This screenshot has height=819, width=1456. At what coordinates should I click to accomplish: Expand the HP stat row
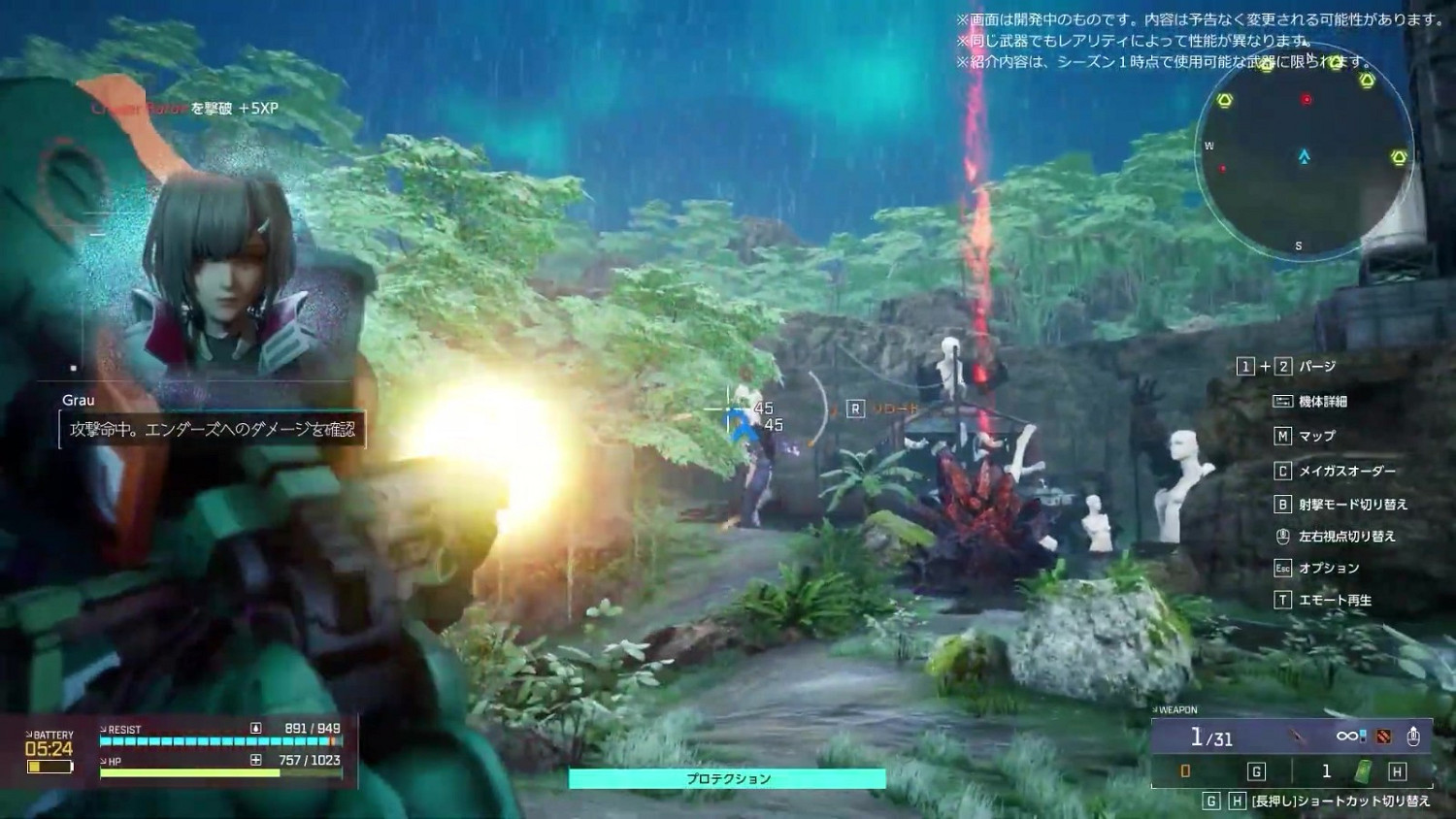tap(109, 762)
